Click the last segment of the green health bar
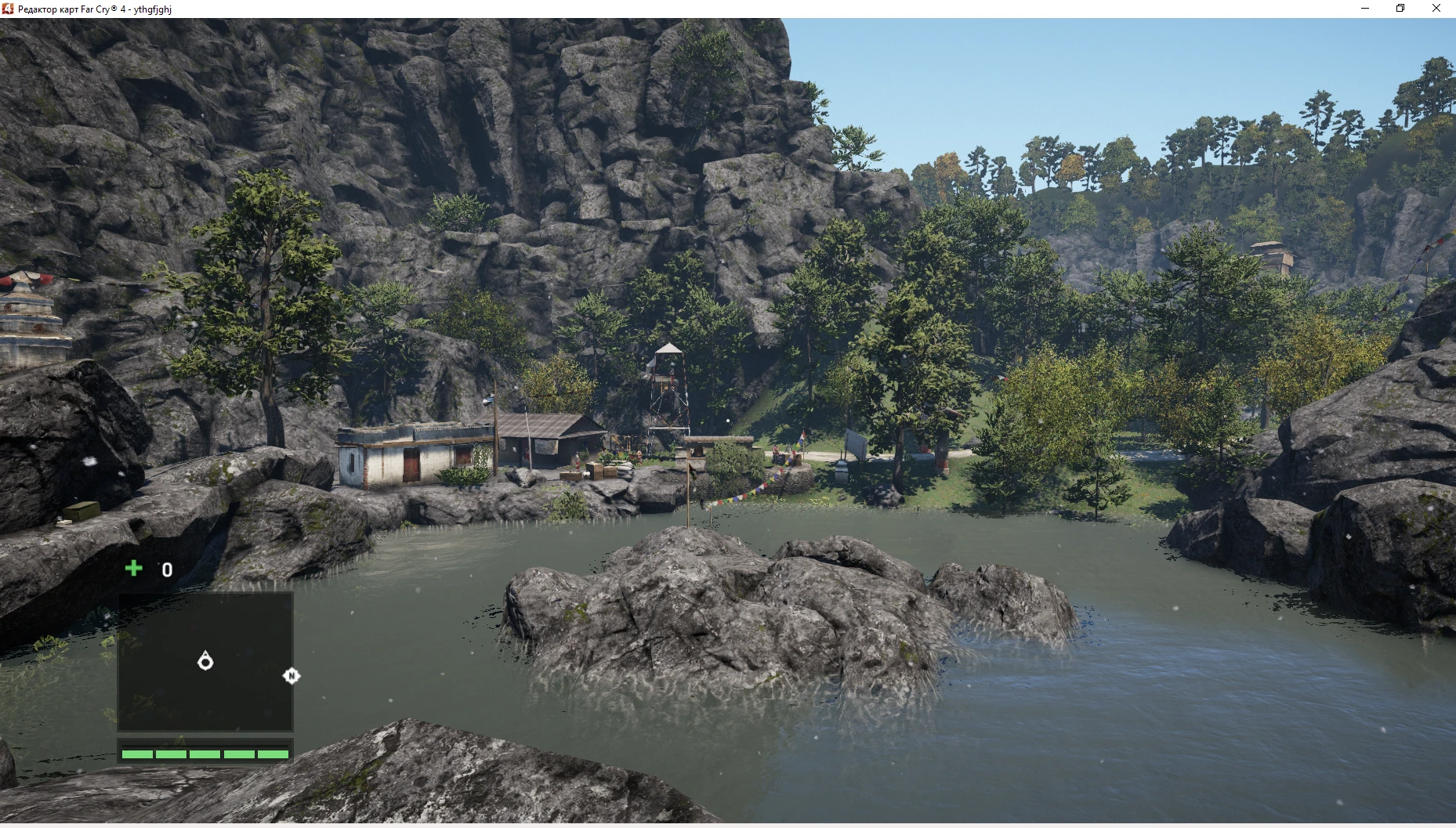Viewport: 1456px width, 828px height. [271, 754]
